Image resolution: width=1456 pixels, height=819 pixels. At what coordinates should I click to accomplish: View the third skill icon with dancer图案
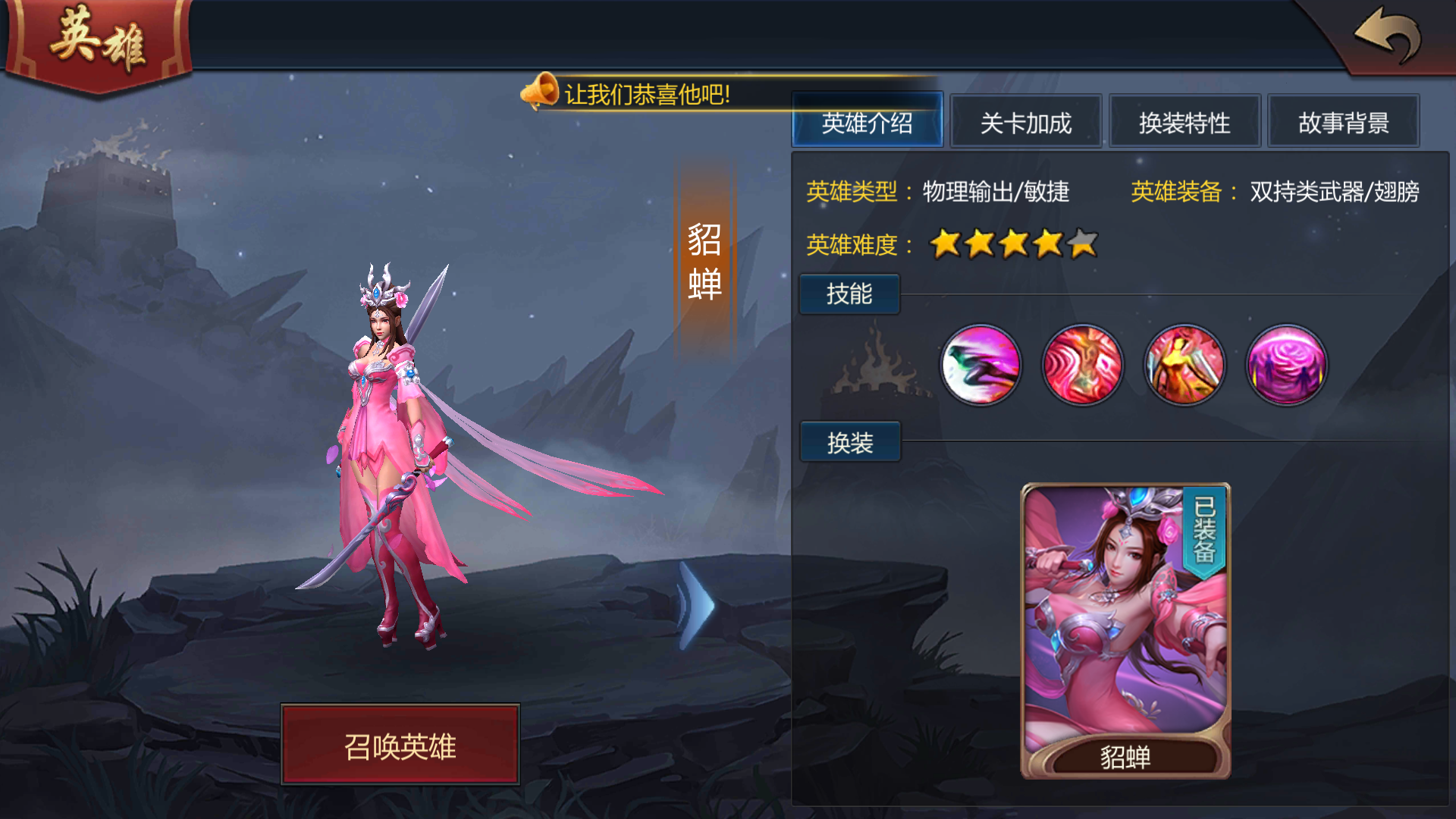coord(1185,366)
